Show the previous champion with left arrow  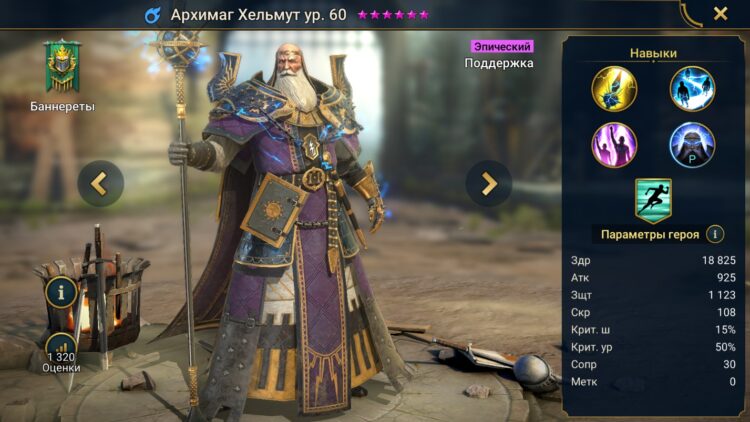click(x=101, y=183)
